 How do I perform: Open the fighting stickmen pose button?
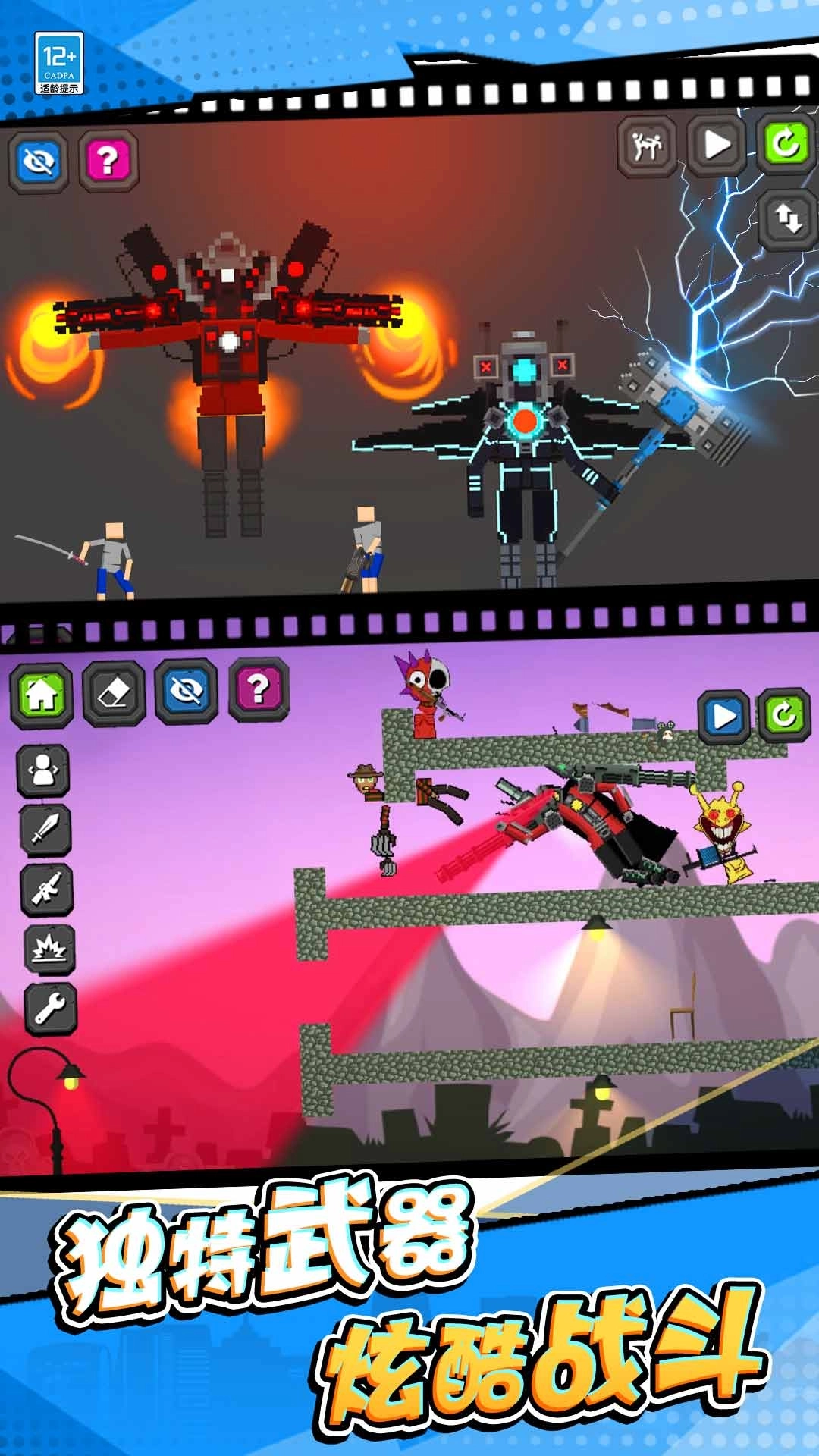point(647,144)
